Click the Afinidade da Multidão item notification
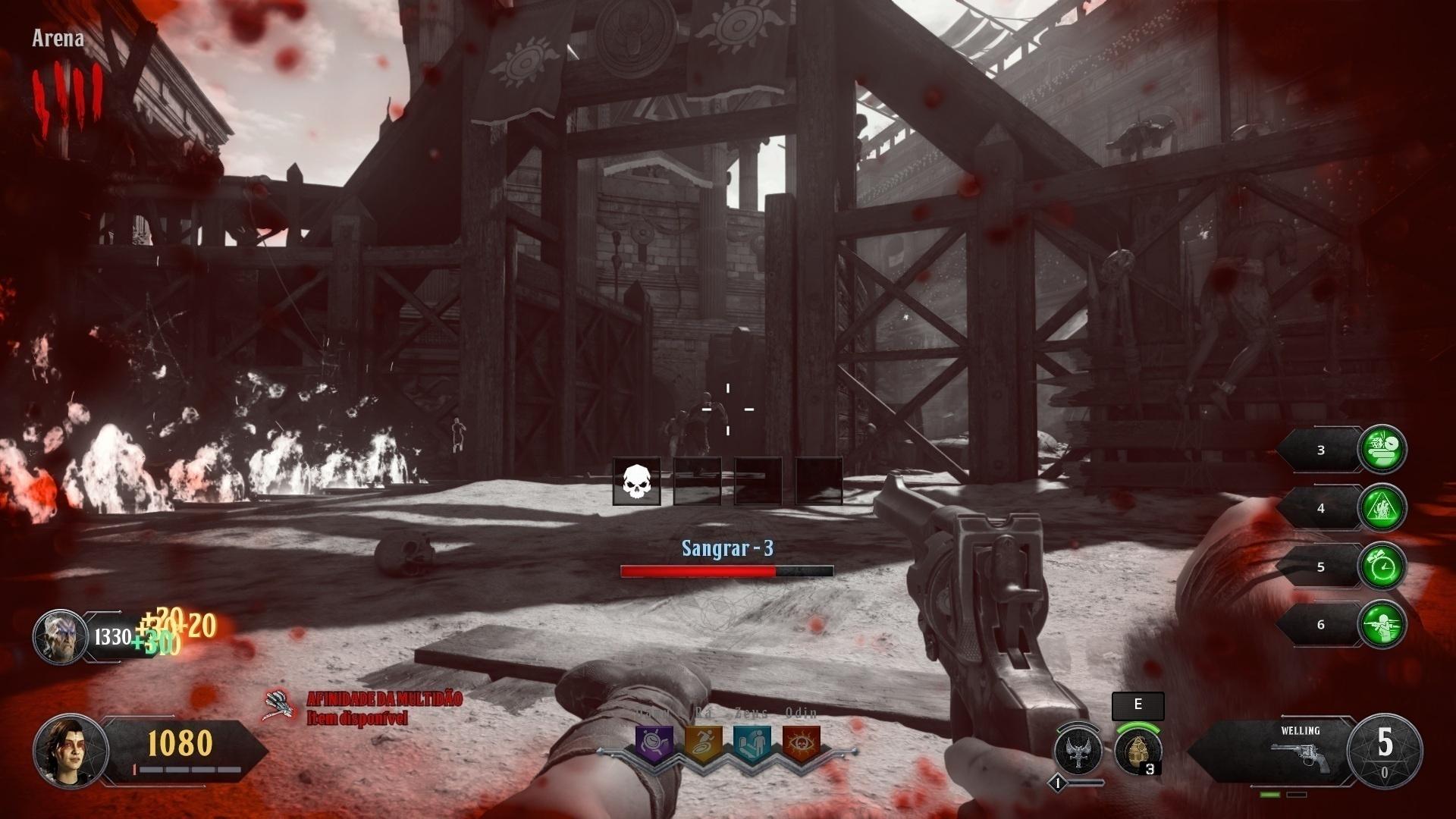This screenshot has height=819, width=1456. pos(364,707)
